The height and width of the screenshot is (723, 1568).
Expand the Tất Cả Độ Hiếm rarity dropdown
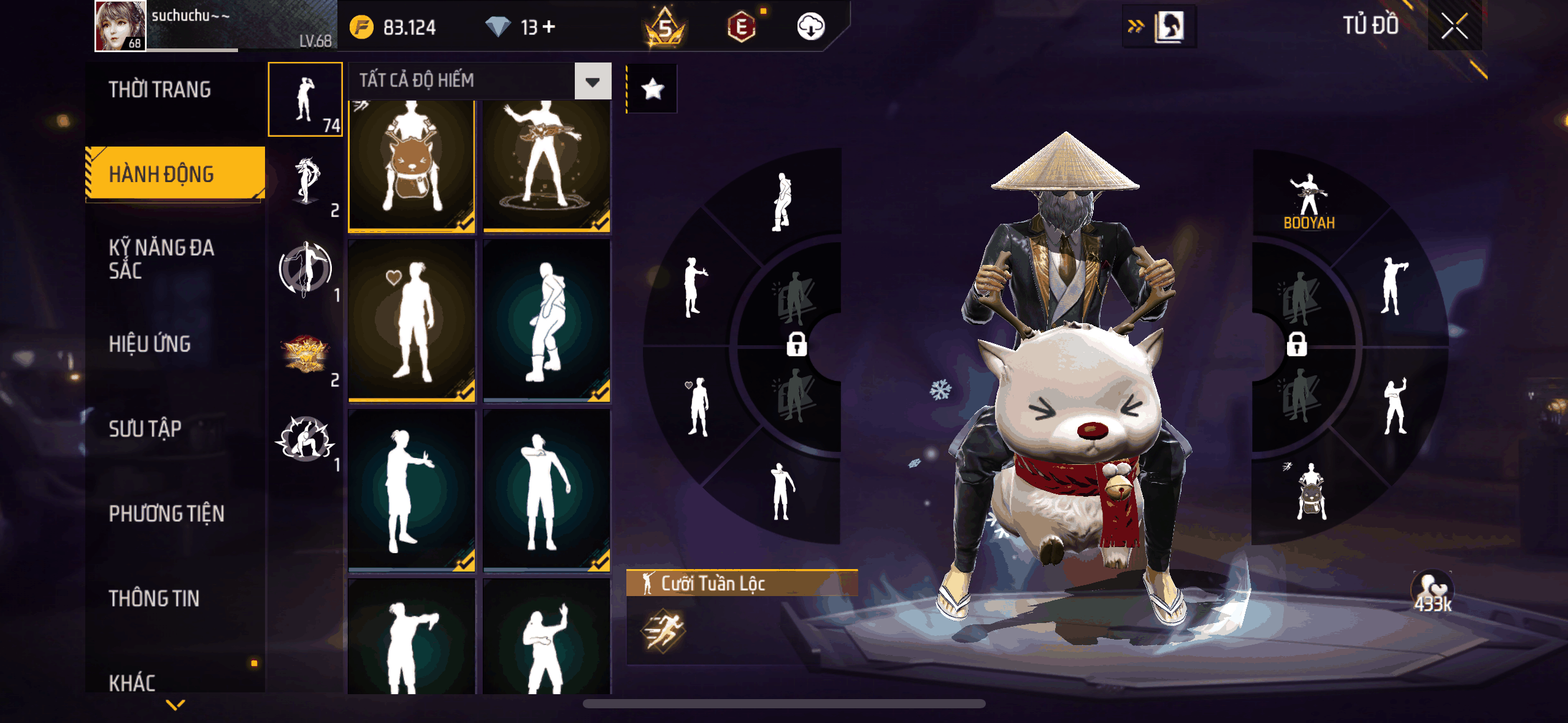pyautogui.click(x=592, y=81)
